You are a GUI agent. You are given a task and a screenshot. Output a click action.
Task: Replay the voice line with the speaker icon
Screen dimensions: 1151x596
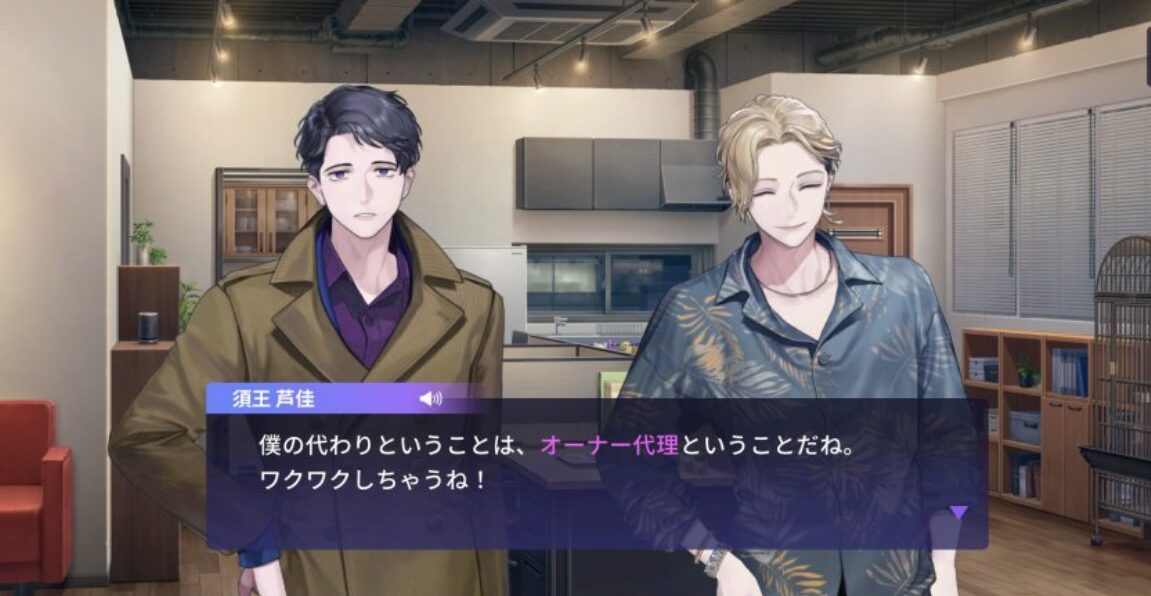430,399
